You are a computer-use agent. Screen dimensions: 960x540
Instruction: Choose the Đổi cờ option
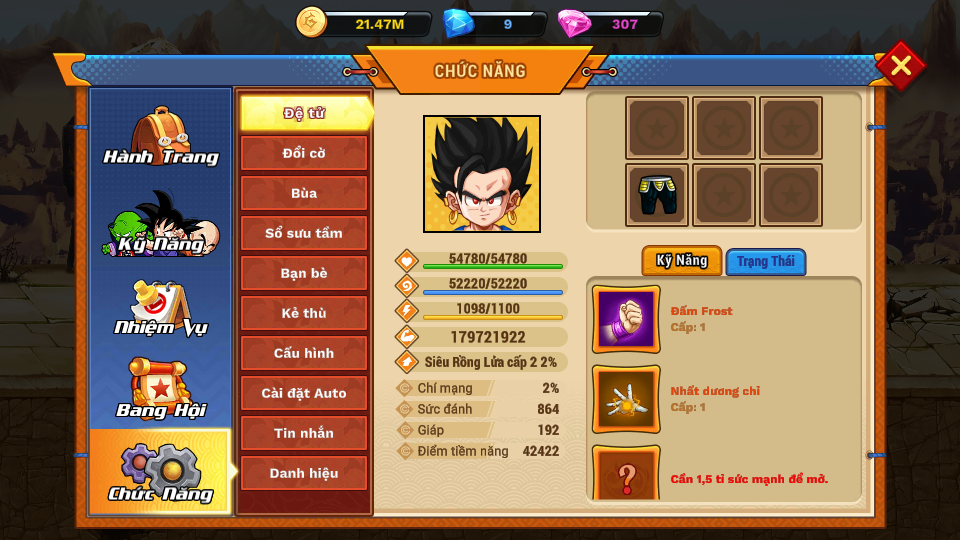pyautogui.click(x=304, y=153)
